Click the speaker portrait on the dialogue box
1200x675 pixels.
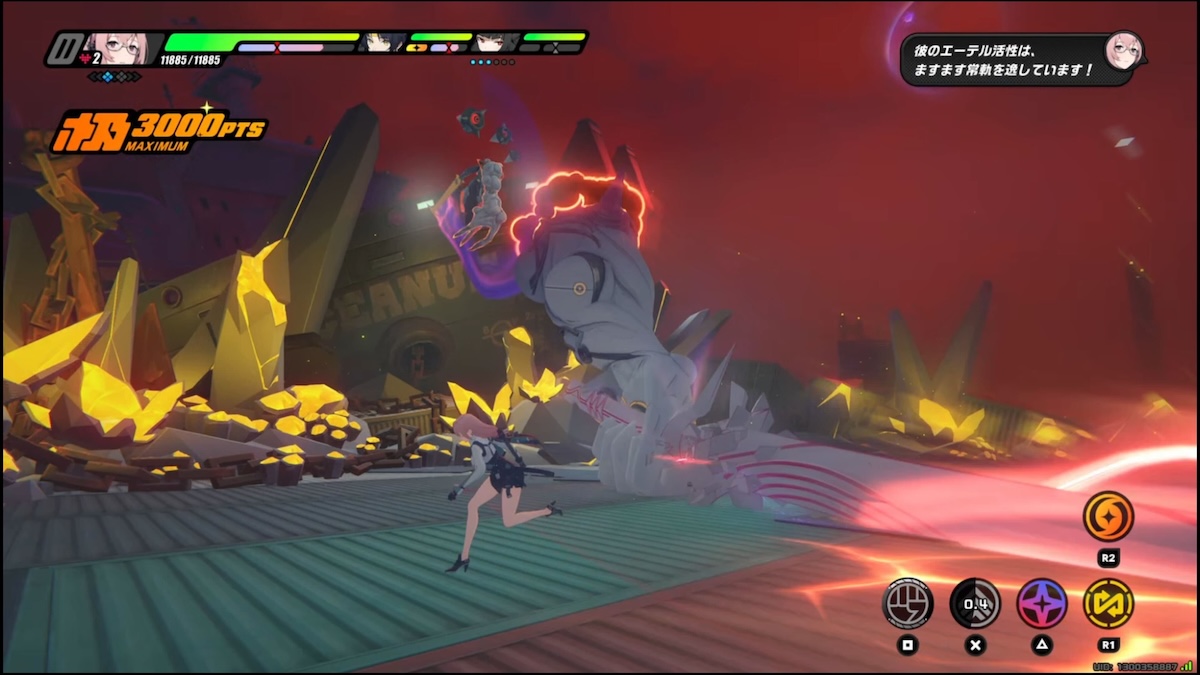click(x=1122, y=49)
